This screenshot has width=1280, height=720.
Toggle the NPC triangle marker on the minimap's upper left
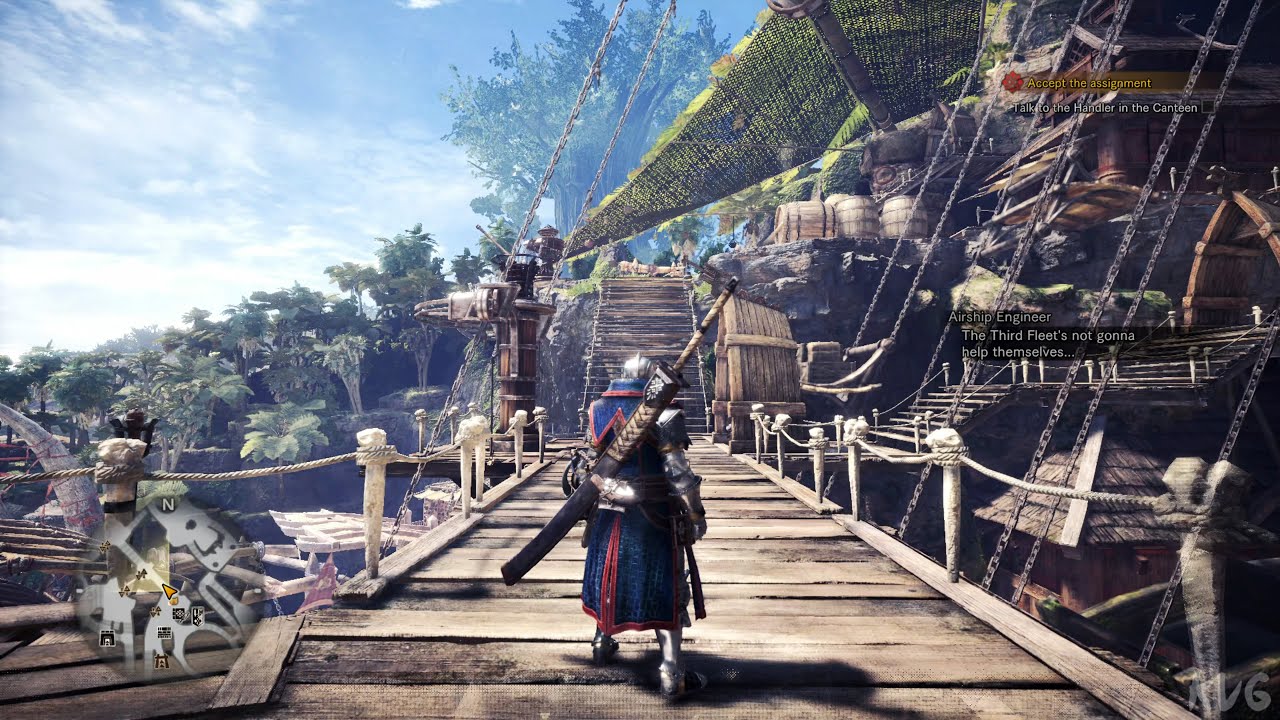[x=104, y=546]
